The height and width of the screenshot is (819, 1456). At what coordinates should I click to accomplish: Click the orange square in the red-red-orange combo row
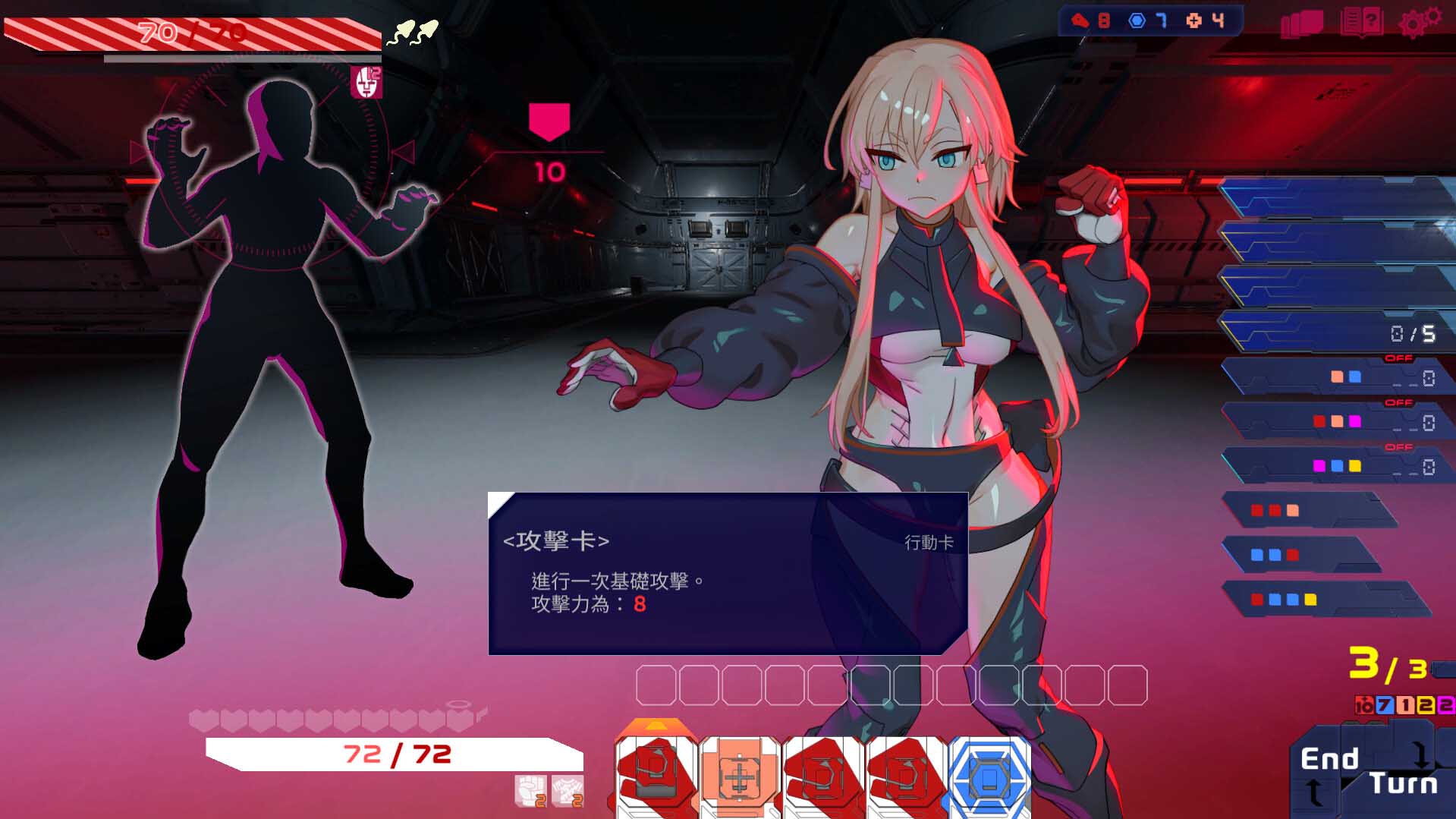coord(1293,511)
